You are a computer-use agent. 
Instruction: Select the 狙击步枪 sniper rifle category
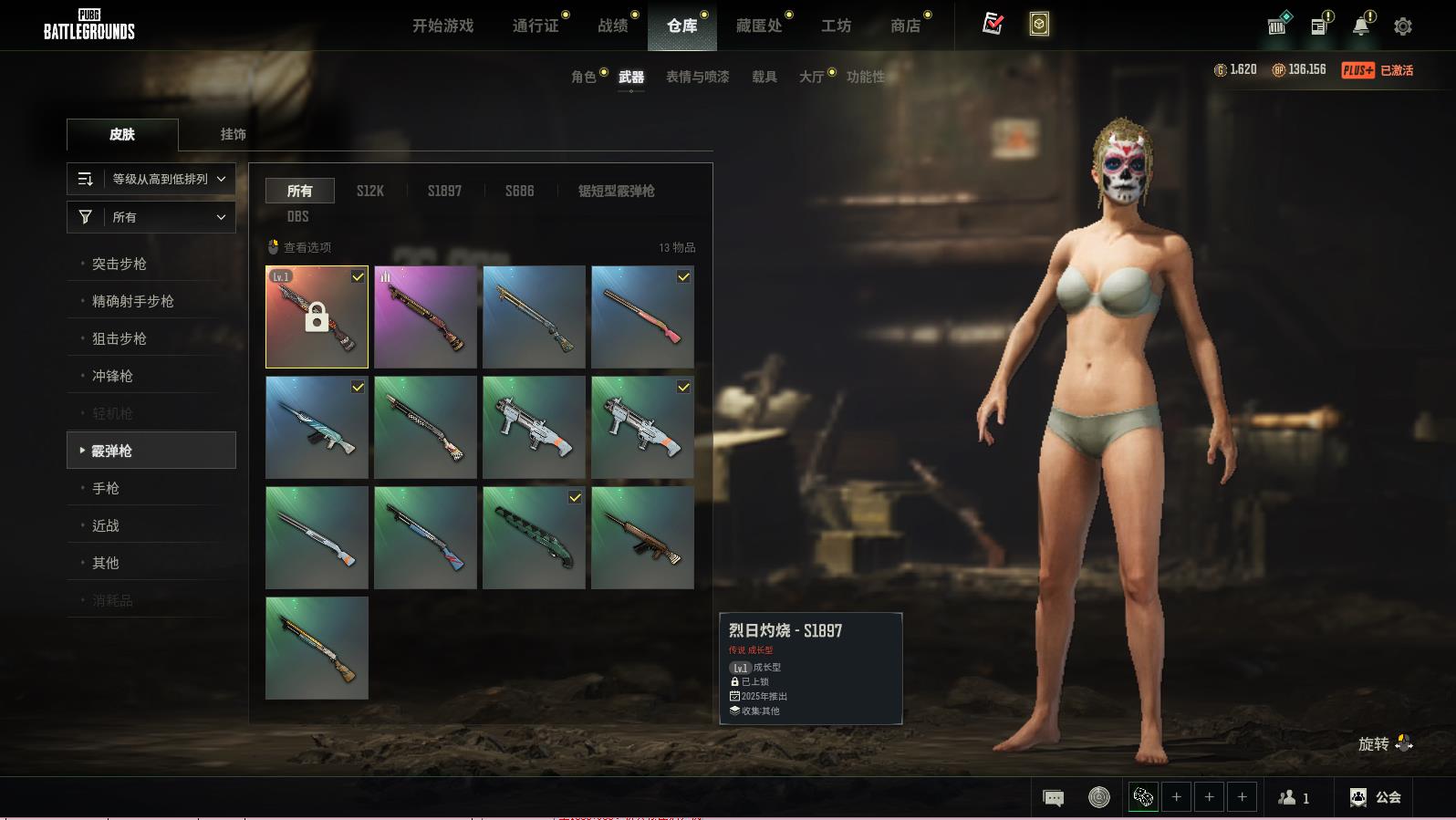coord(120,338)
